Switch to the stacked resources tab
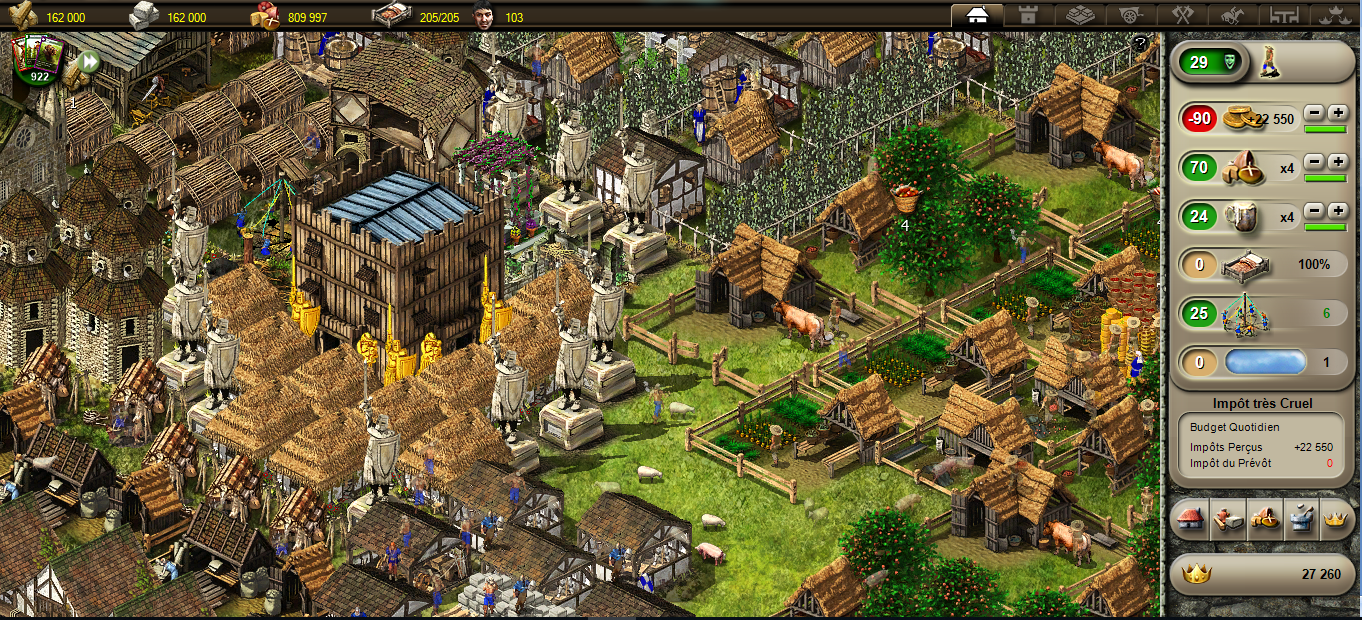This screenshot has height=620, width=1362. pyautogui.click(x=1079, y=15)
